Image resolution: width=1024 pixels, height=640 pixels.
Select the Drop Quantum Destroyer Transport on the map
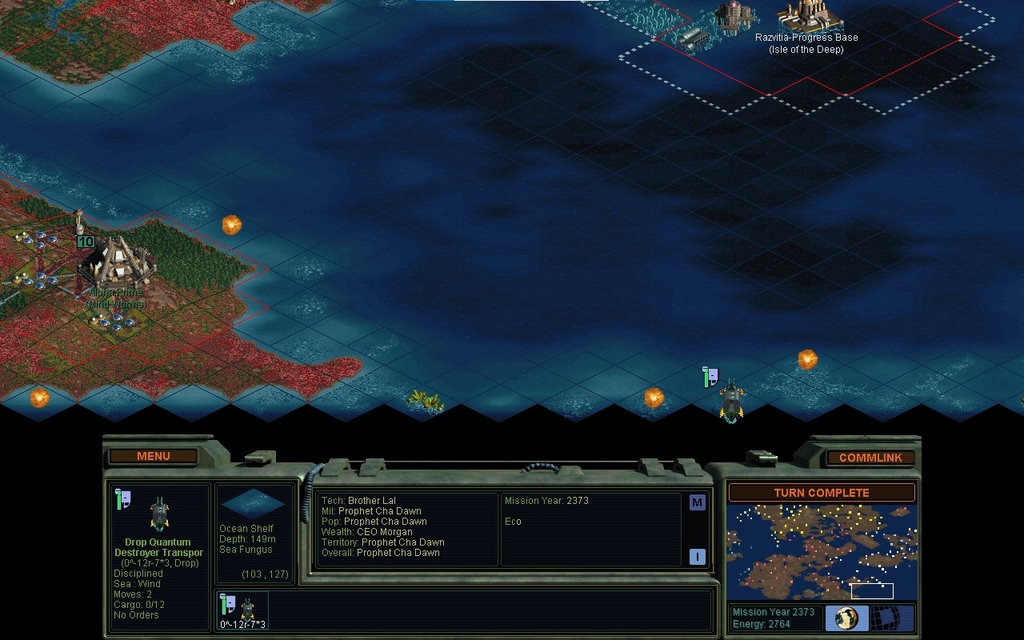(x=731, y=400)
